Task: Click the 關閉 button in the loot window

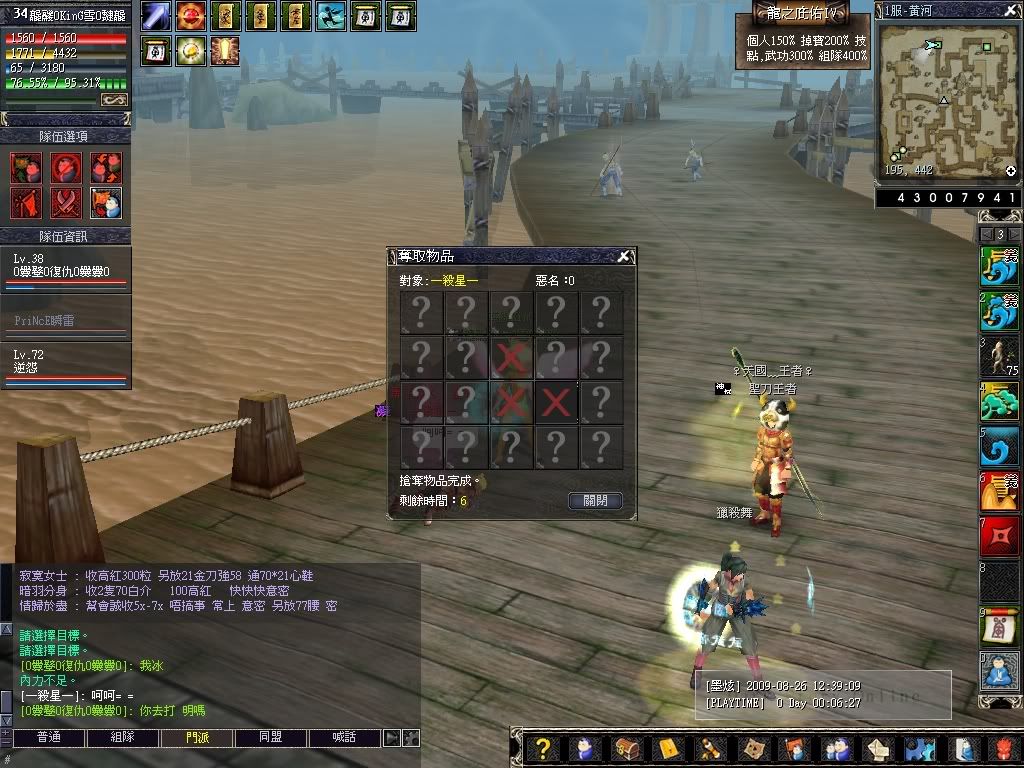Action: point(595,500)
